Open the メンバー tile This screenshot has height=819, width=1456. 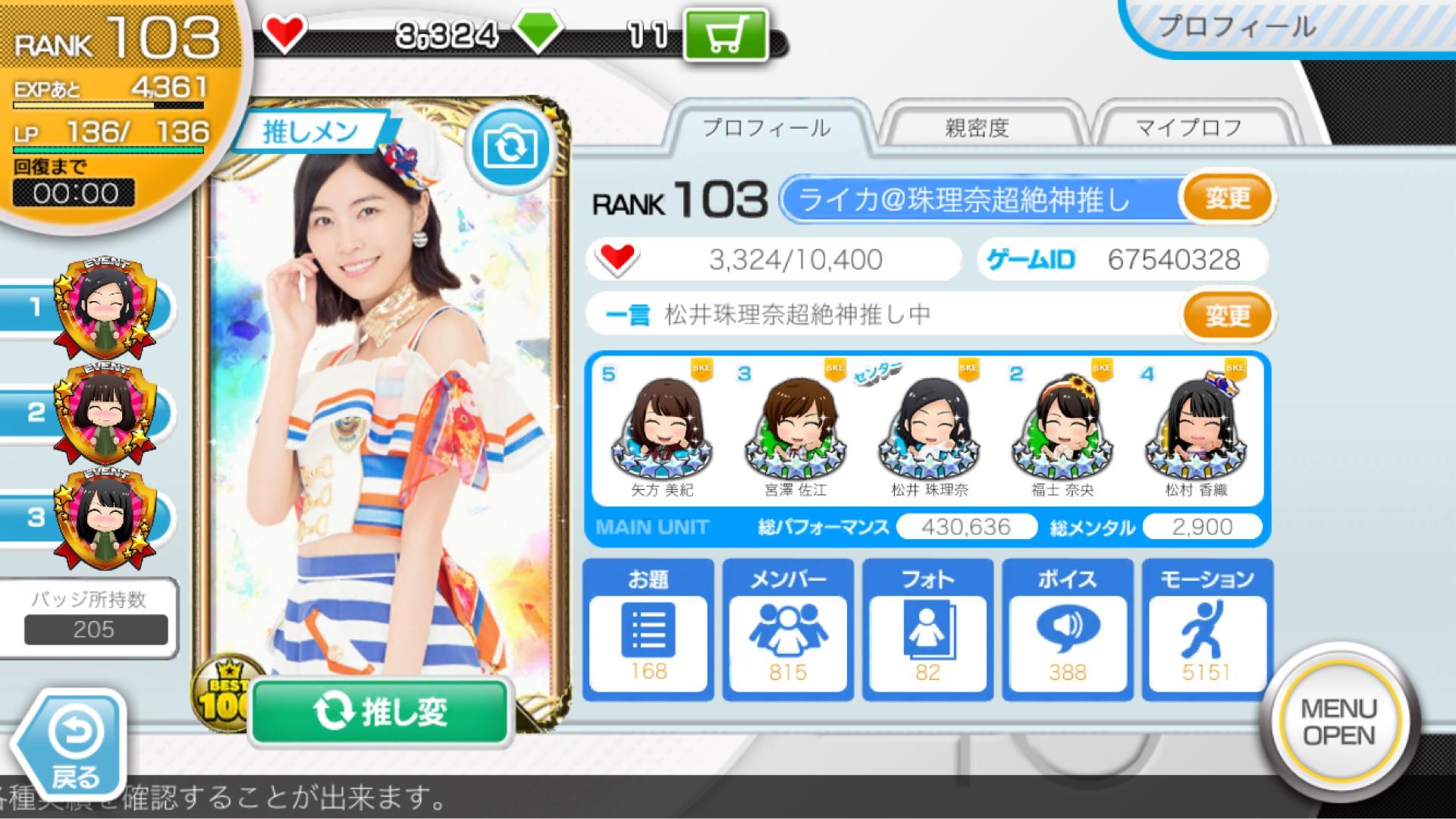tap(788, 629)
